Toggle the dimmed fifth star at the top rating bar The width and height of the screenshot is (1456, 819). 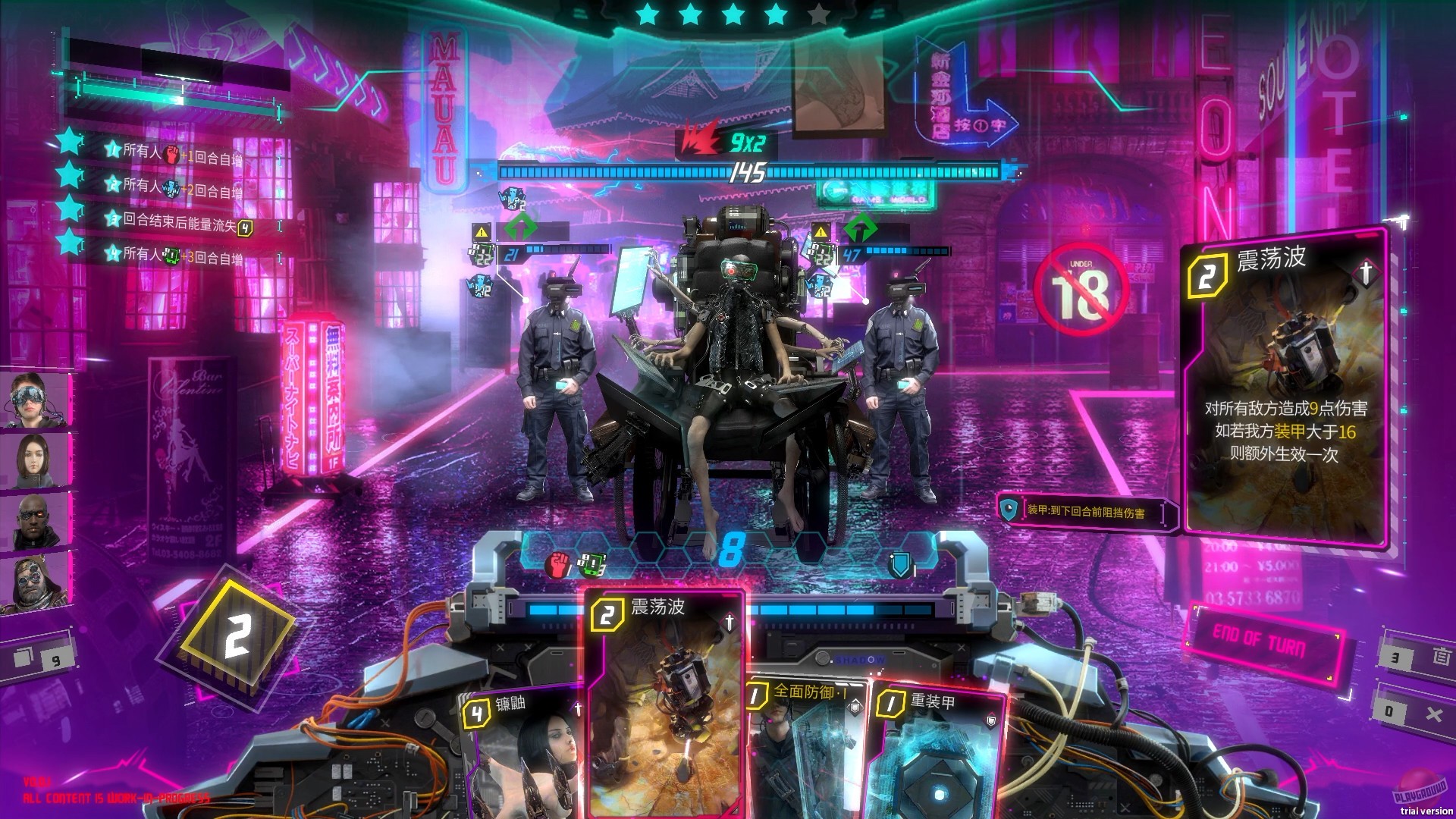point(817,13)
